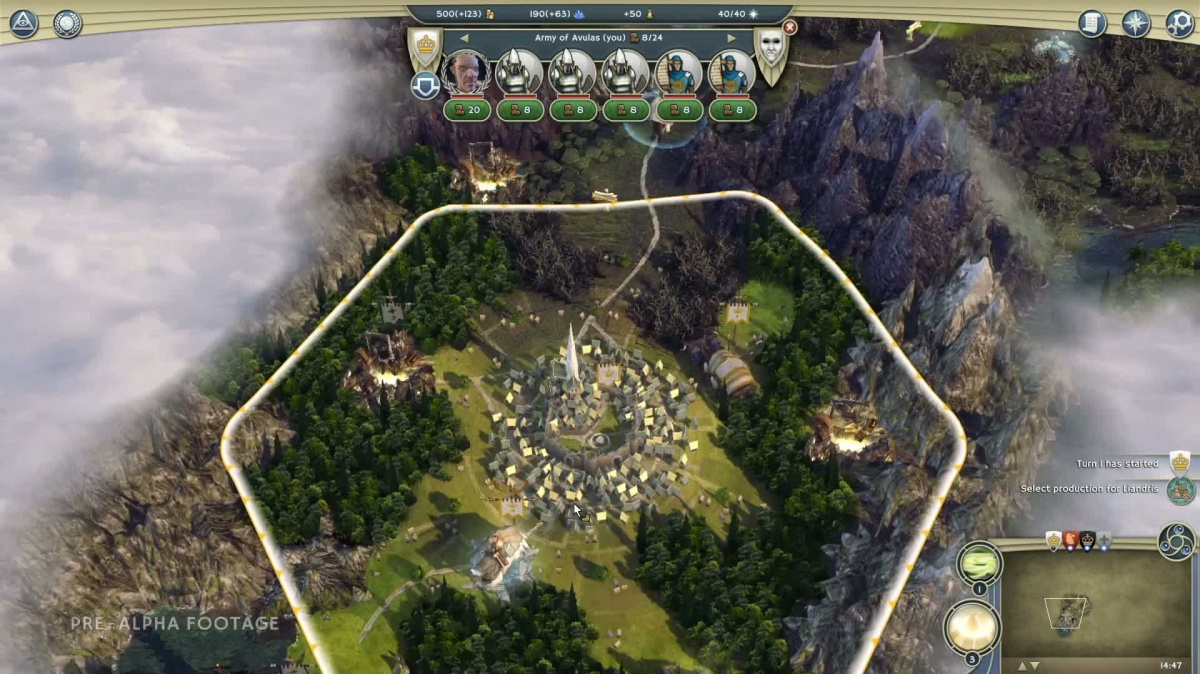Open the compass star menu
1200x674 pixels.
(x=1135, y=23)
